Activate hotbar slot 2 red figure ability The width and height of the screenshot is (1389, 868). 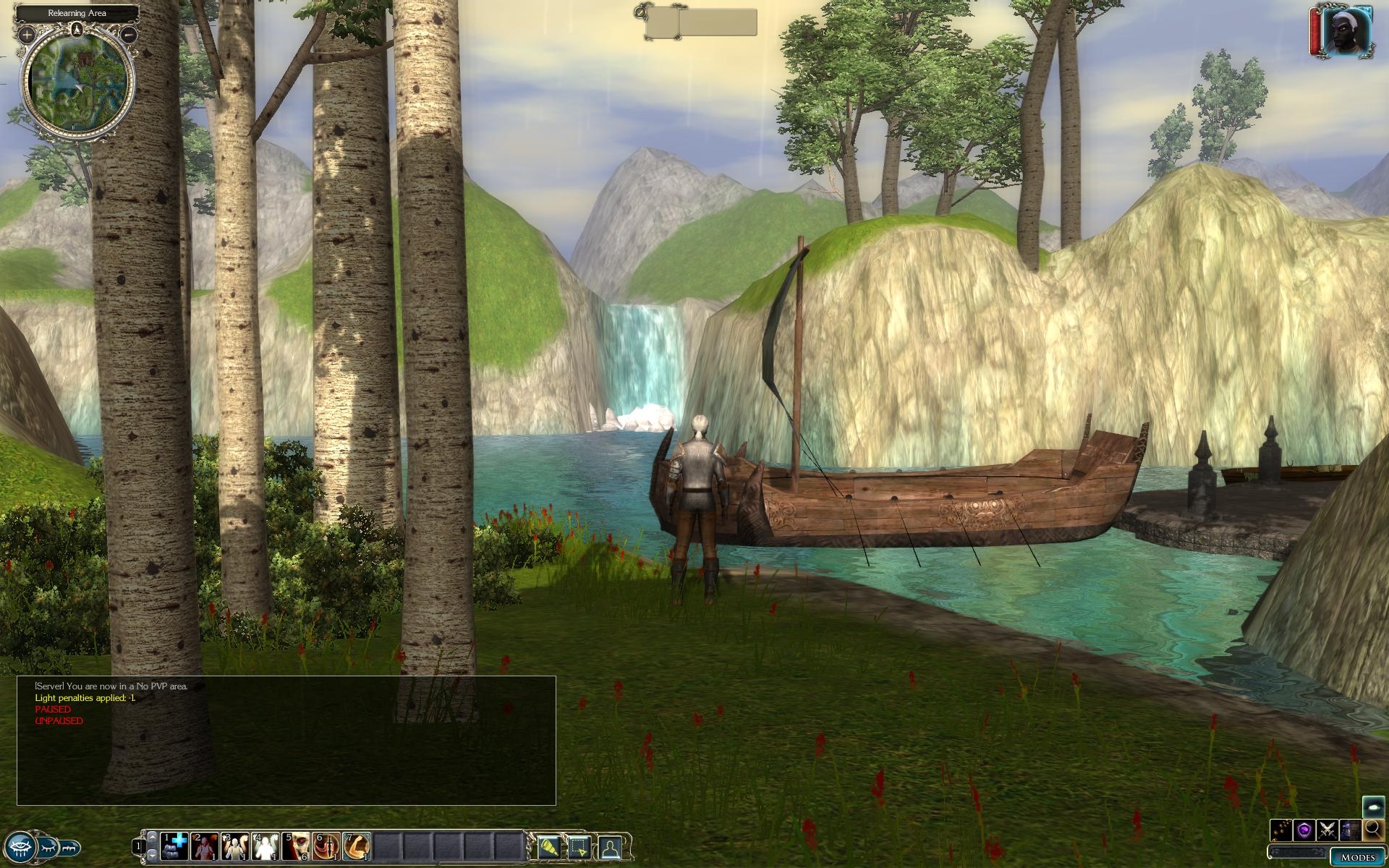(x=205, y=846)
